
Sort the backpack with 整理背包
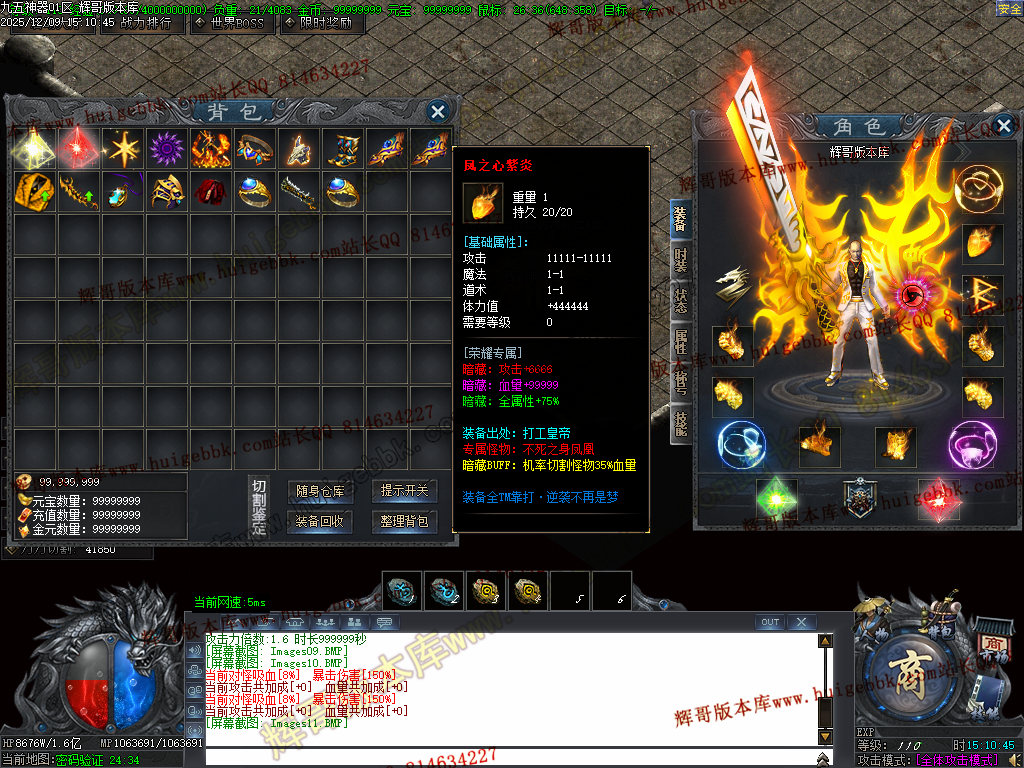tap(404, 521)
